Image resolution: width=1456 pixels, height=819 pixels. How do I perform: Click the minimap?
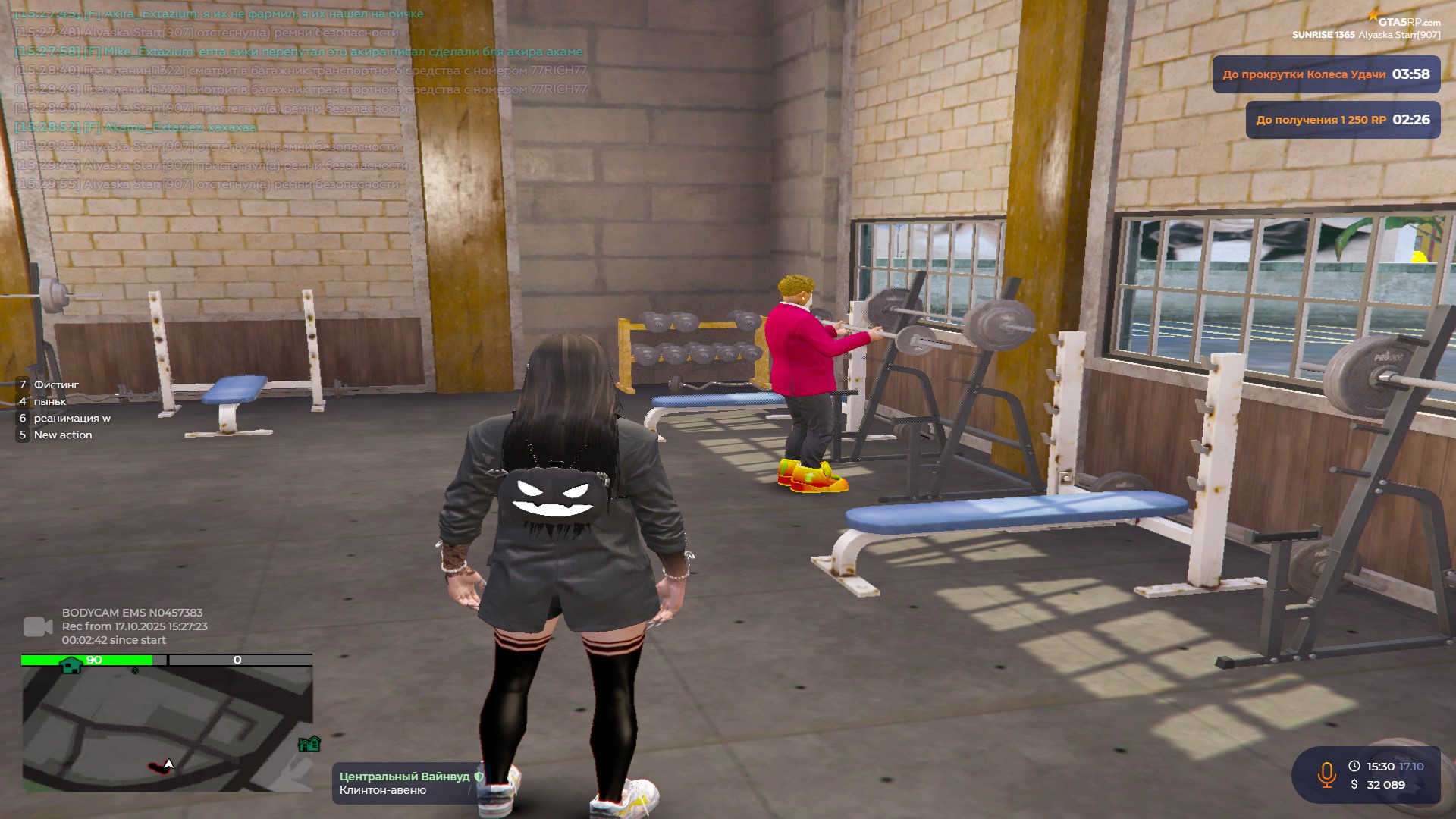coord(167,728)
